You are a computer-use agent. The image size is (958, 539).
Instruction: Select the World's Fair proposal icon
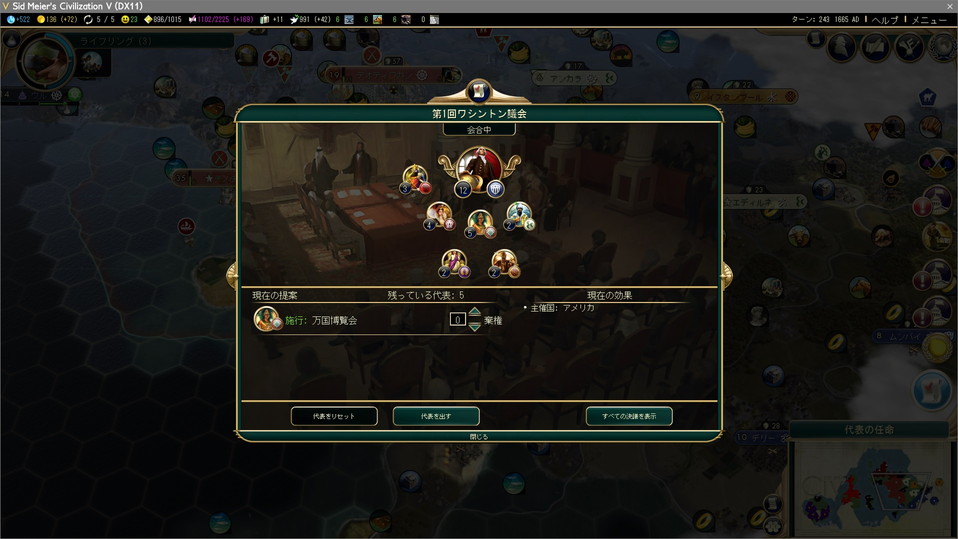tap(267, 319)
